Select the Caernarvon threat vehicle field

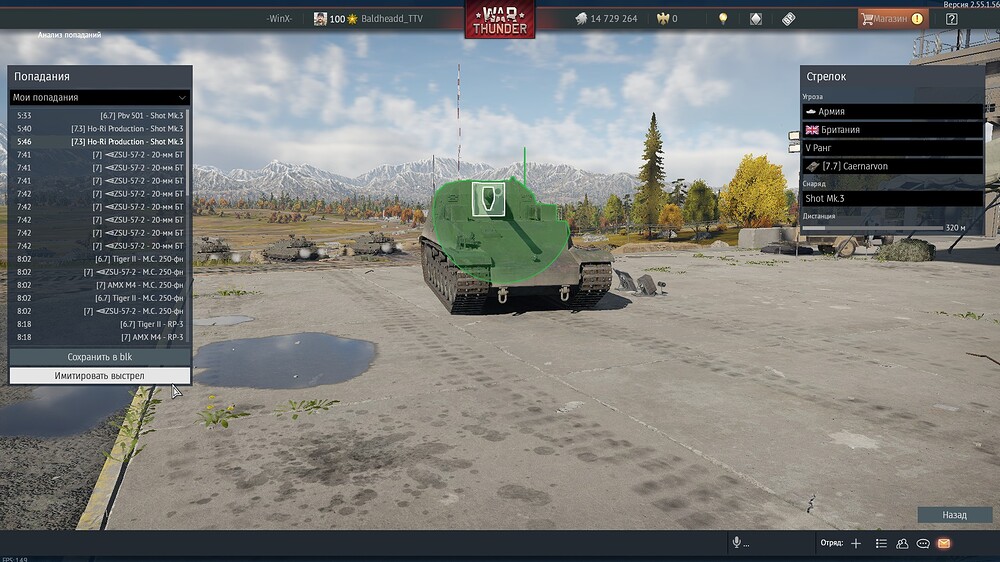pyautogui.click(x=892, y=166)
